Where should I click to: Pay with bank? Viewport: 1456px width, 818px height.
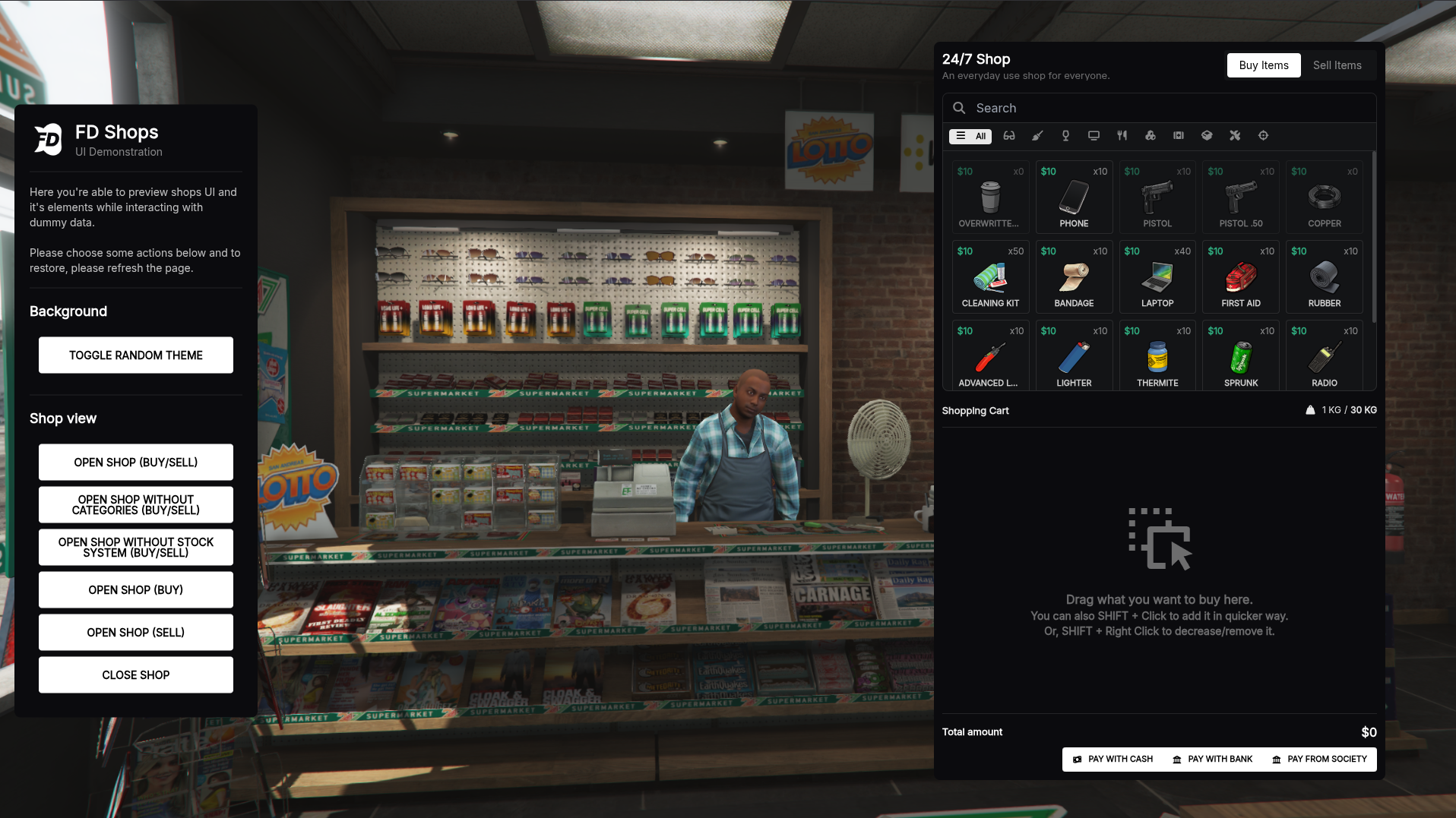coord(1212,759)
